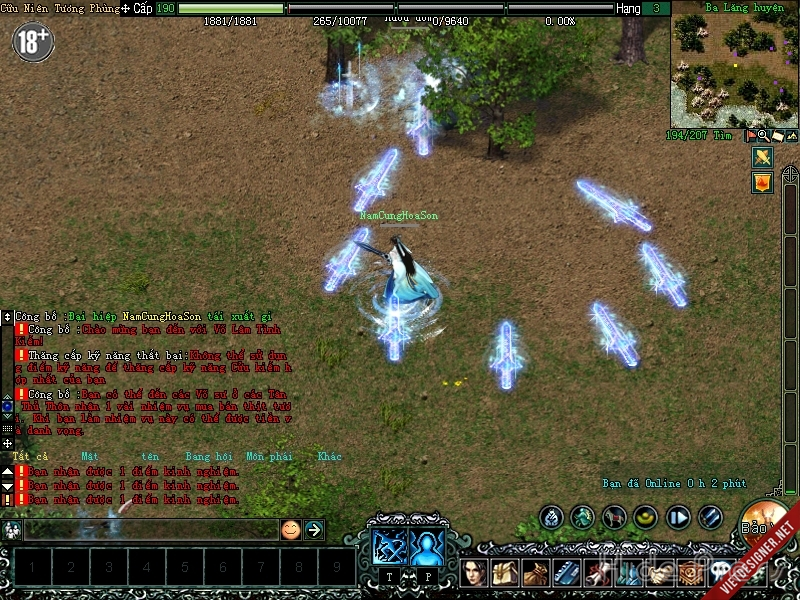Send chat with the arrow button
The image size is (800, 600).
pos(313,529)
